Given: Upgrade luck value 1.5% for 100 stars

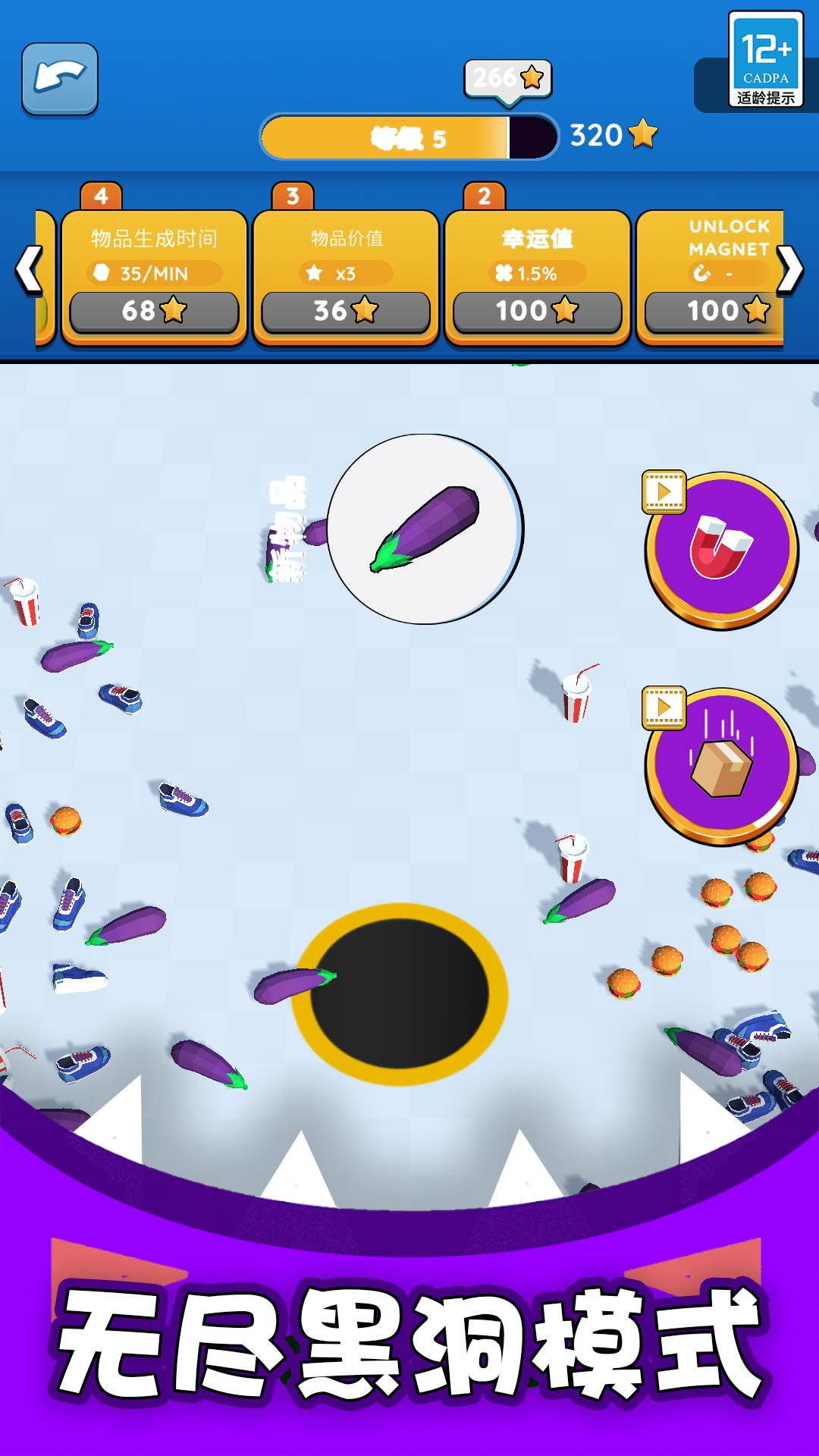Looking at the screenshot, I should 537,311.
